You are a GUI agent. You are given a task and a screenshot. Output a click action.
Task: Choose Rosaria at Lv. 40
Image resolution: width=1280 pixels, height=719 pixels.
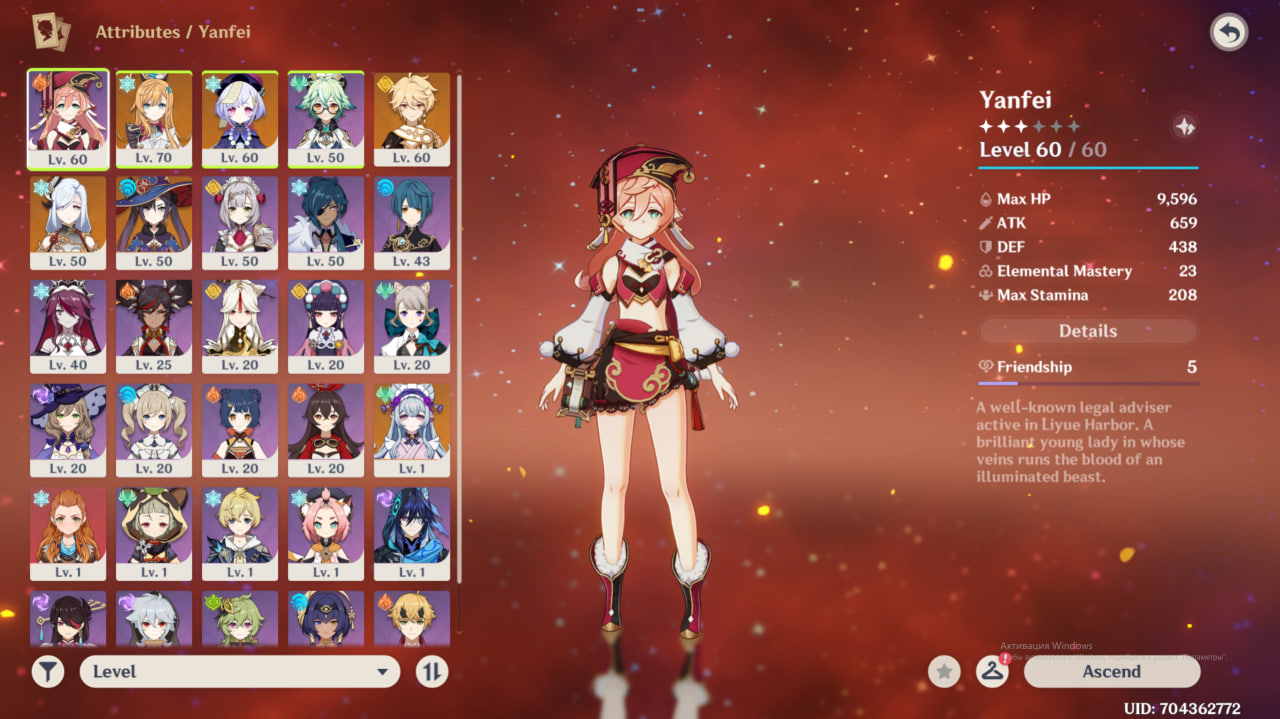point(68,326)
